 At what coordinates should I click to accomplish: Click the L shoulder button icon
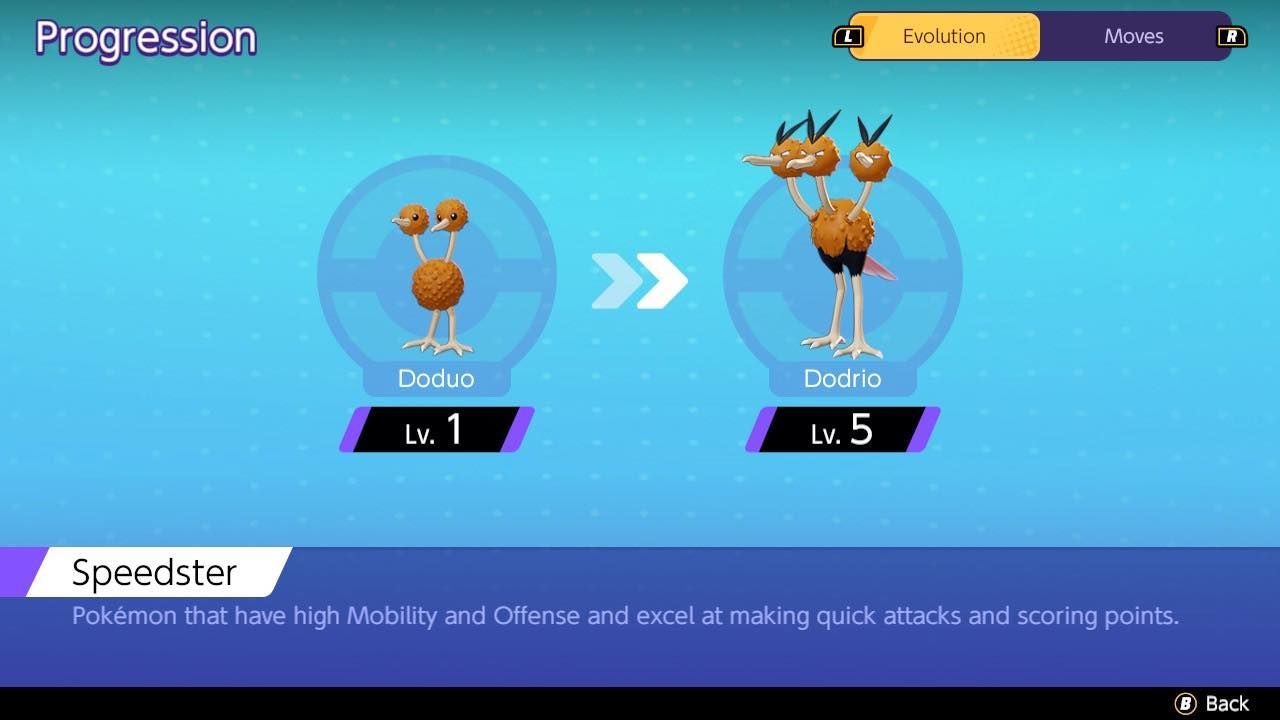(848, 36)
